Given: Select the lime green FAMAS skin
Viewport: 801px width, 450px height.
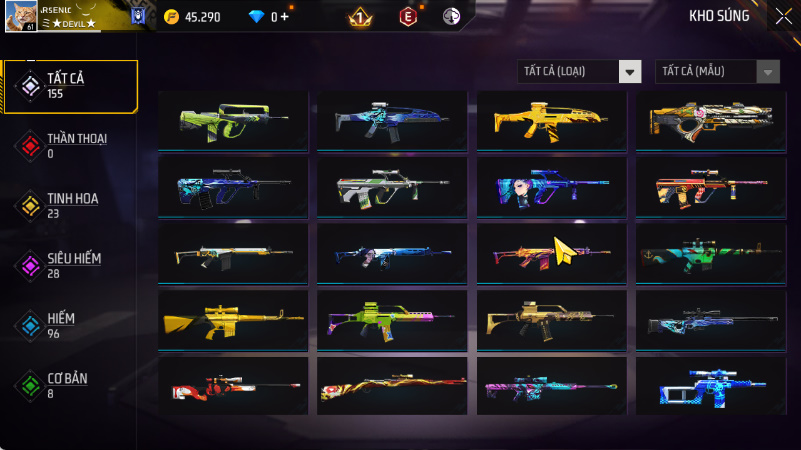Looking at the screenshot, I should click(233, 121).
